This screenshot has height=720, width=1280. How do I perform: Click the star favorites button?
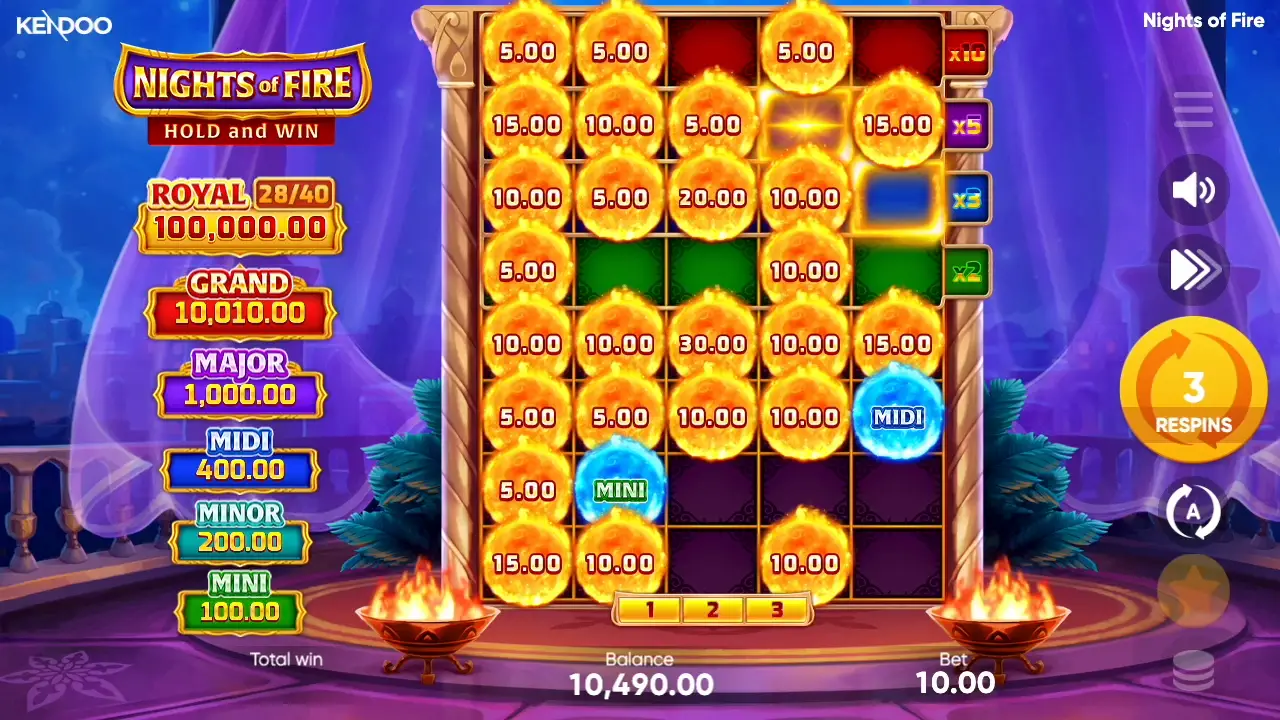[1193, 591]
